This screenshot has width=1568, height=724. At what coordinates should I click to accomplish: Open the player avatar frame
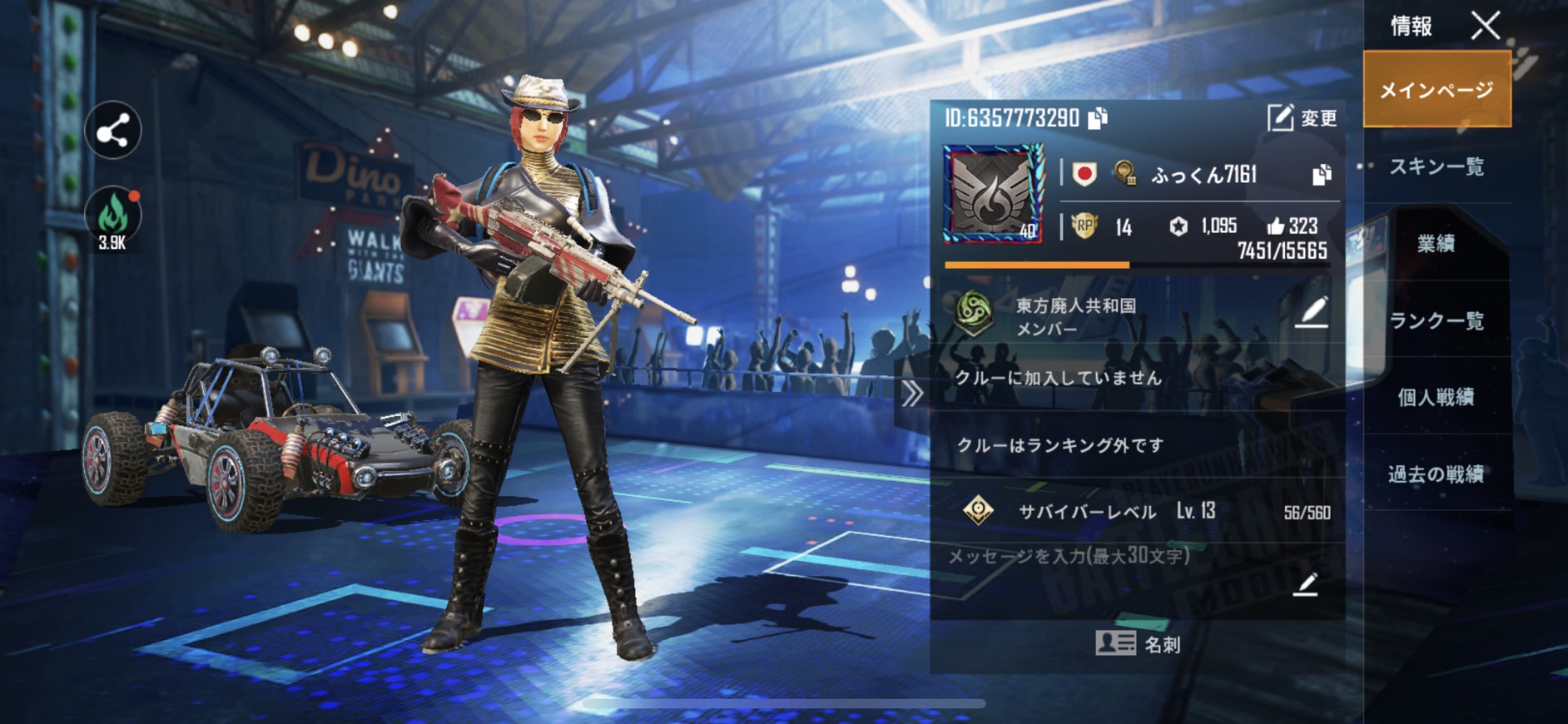point(992,194)
